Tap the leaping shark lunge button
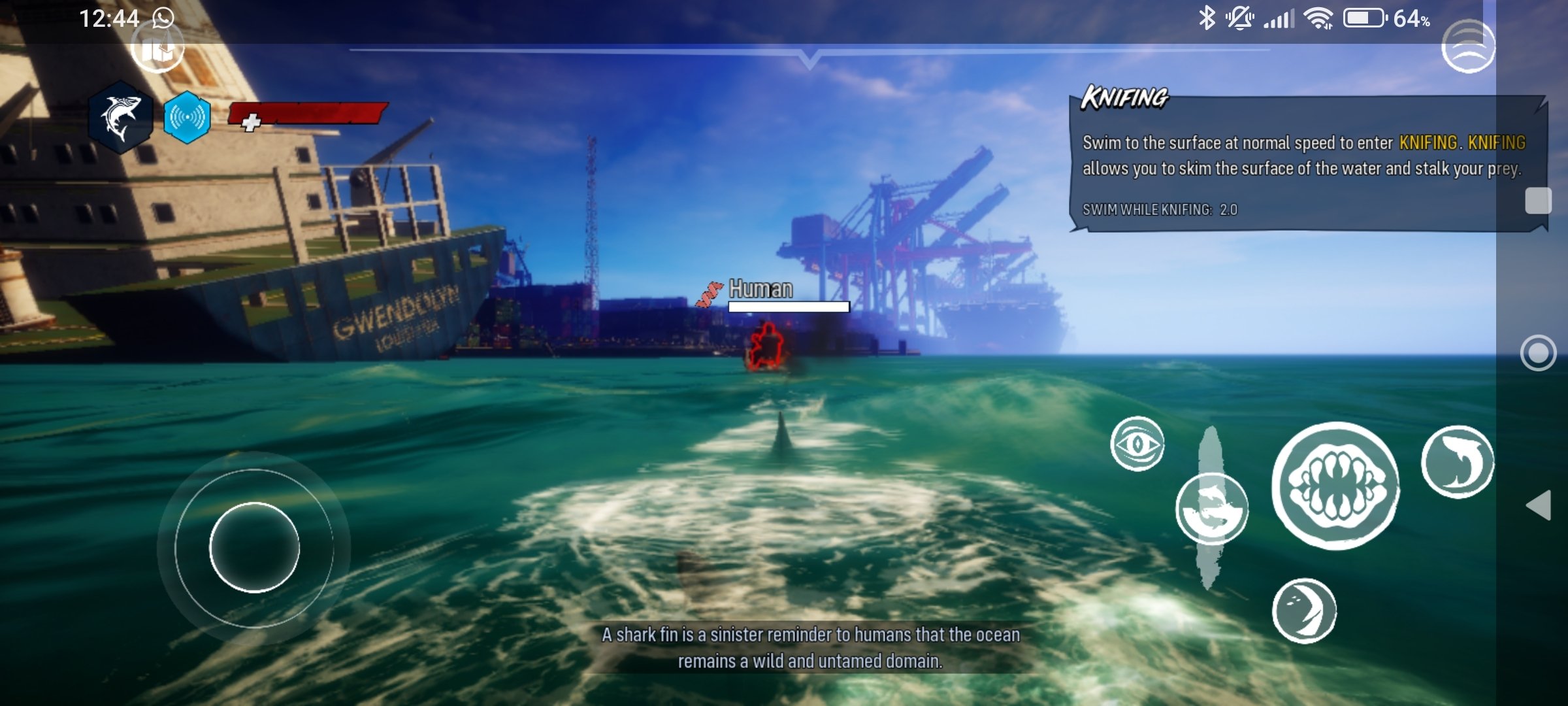 click(1457, 462)
